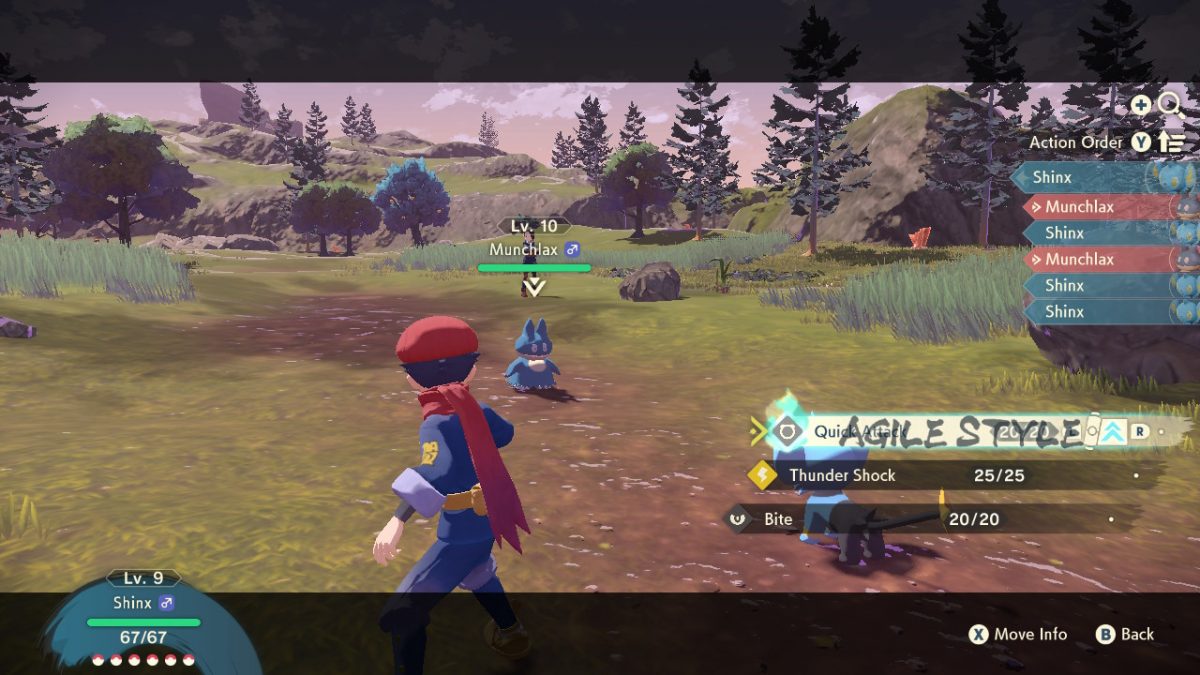
Task: Pick the Bite move
Action: click(x=778, y=519)
